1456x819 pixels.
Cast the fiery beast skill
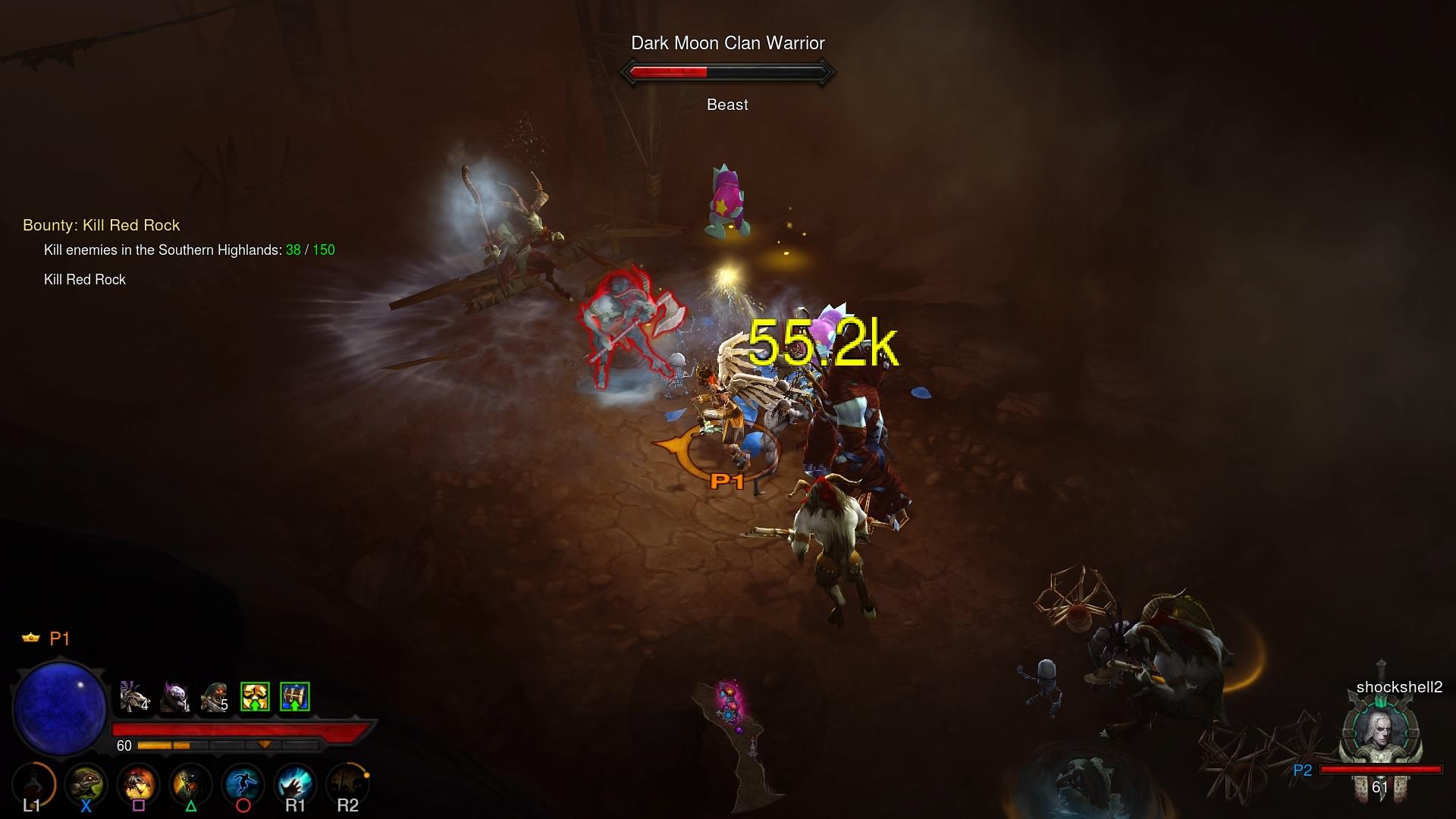click(x=138, y=784)
